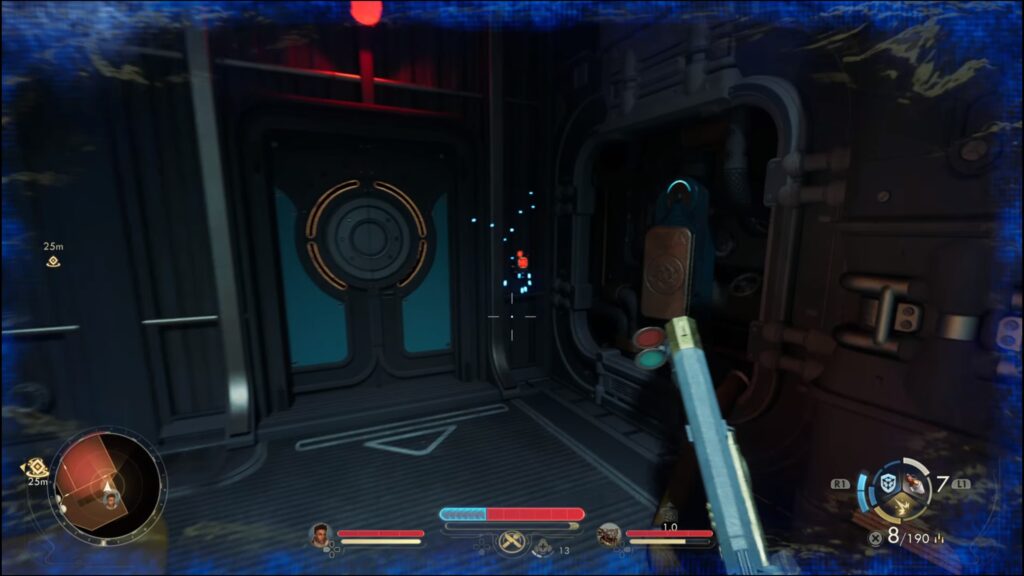Click the small emblem icon beside the 13 counter
Screen dimensions: 1024x576
pyautogui.click(x=543, y=547)
